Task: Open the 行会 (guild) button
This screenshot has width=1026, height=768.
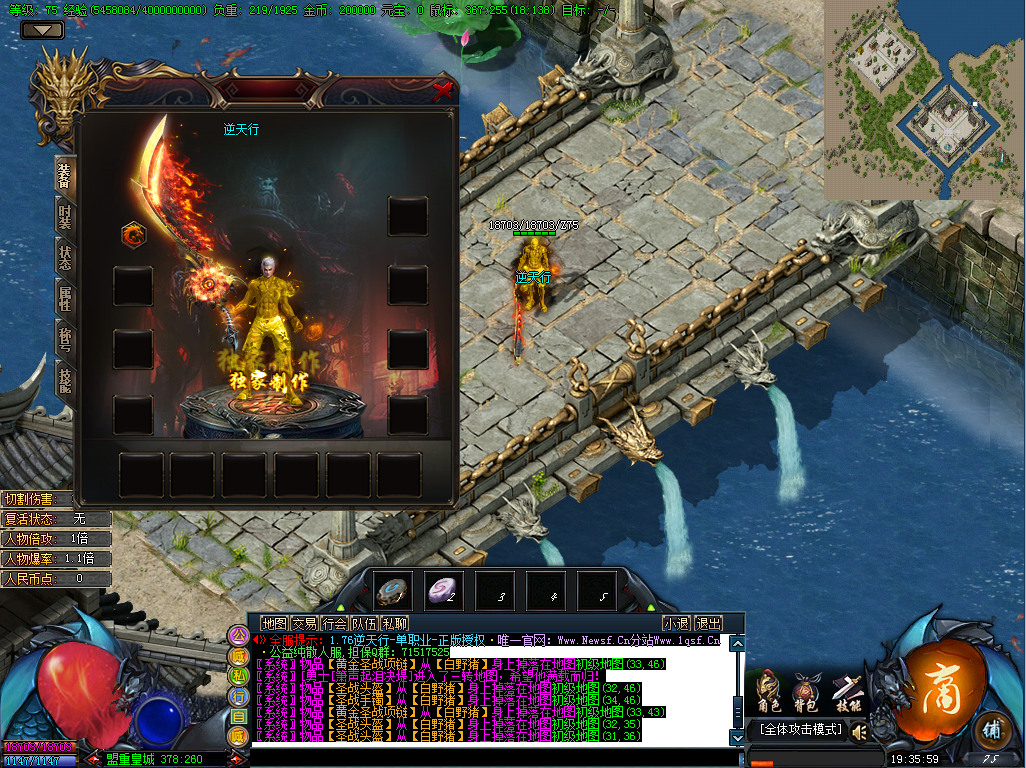Action: click(x=334, y=623)
